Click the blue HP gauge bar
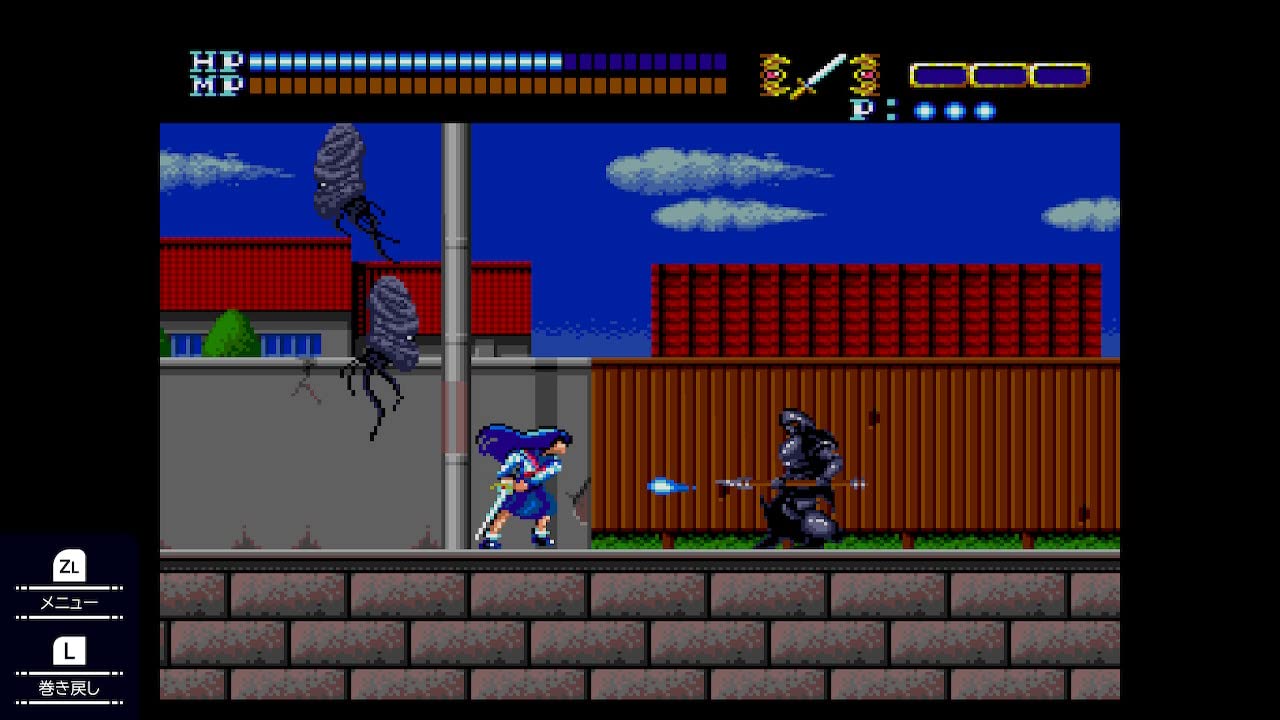This screenshot has width=1280, height=720. [400, 59]
